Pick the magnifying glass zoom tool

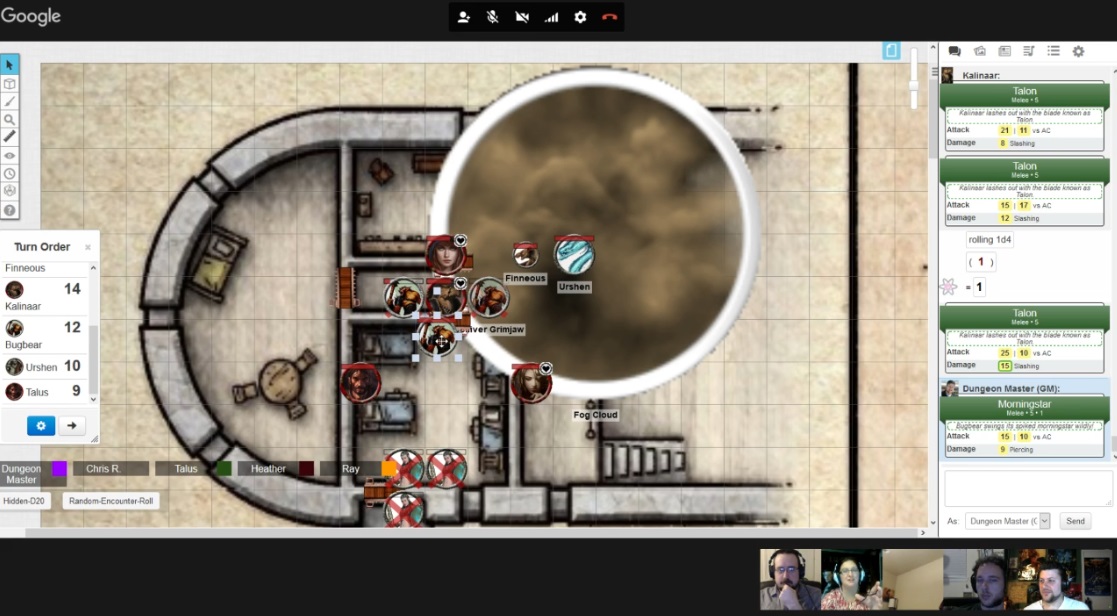(9, 119)
